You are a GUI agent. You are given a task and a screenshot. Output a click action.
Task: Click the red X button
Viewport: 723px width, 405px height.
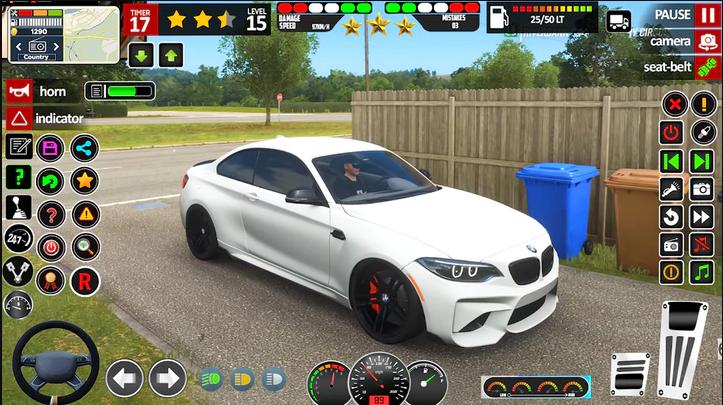click(675, 104)
